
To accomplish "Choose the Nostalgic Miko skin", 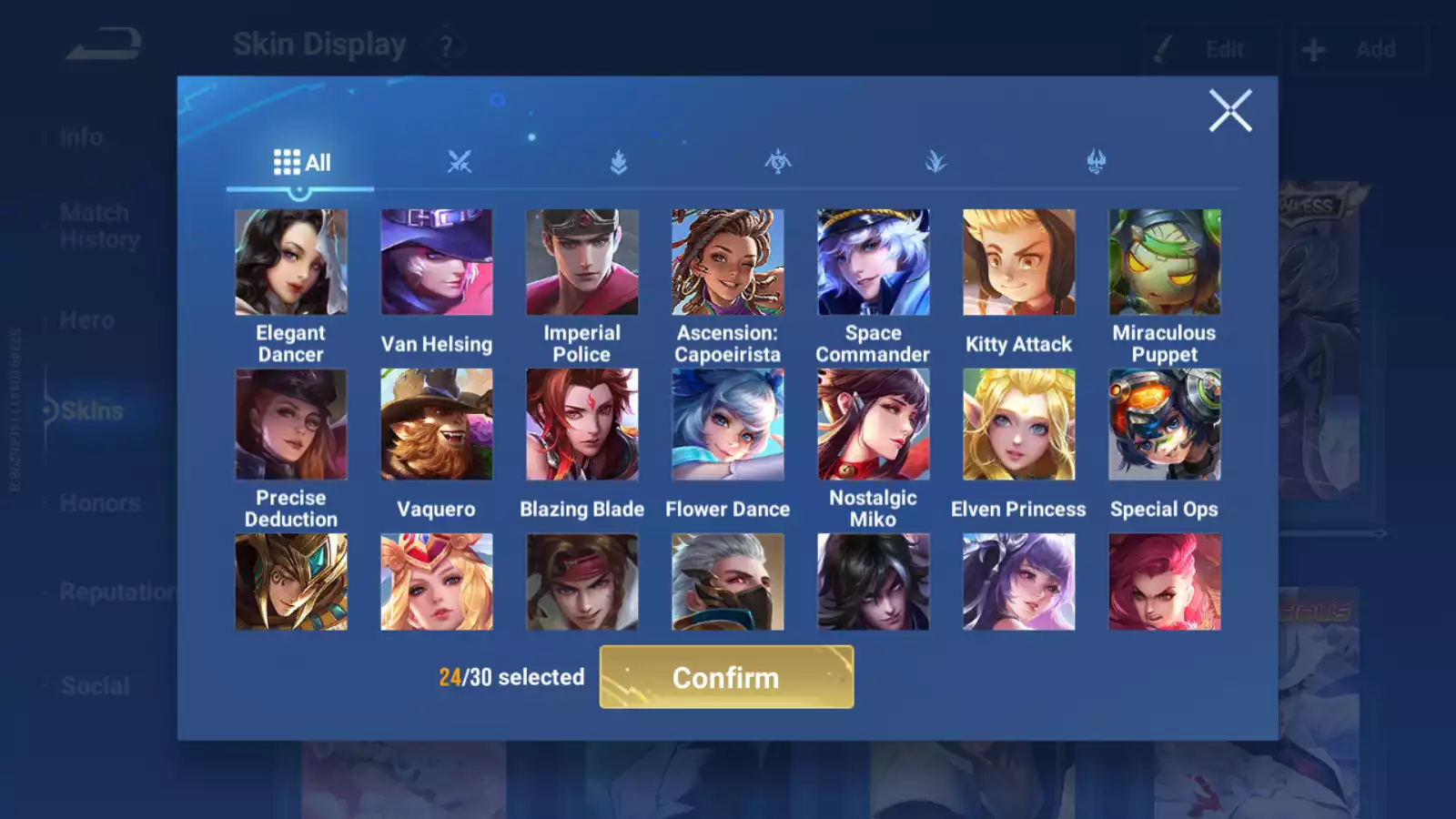I will point(874,424).
